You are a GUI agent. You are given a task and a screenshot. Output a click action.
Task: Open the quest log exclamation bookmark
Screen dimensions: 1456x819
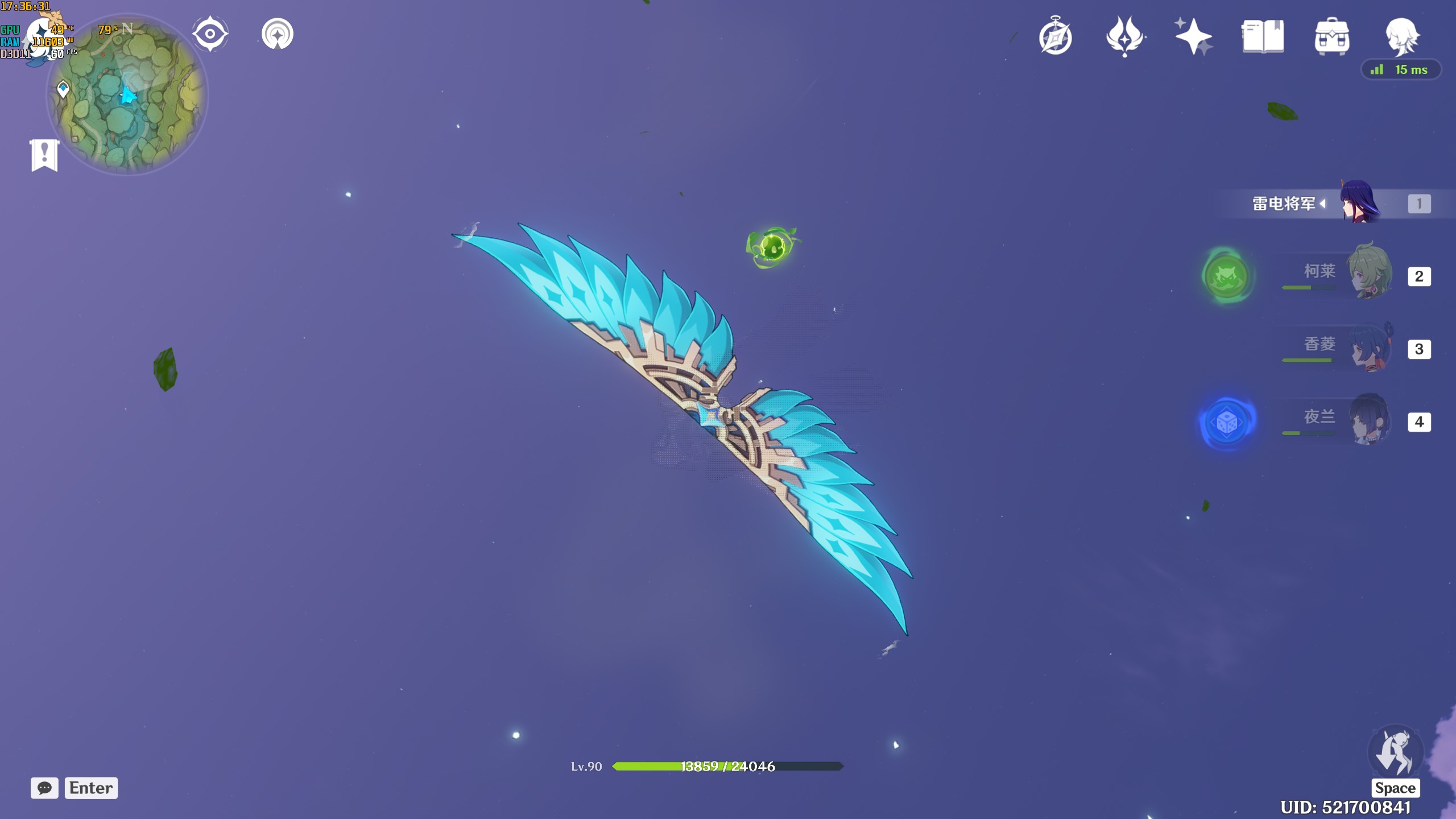click(44, 155)
